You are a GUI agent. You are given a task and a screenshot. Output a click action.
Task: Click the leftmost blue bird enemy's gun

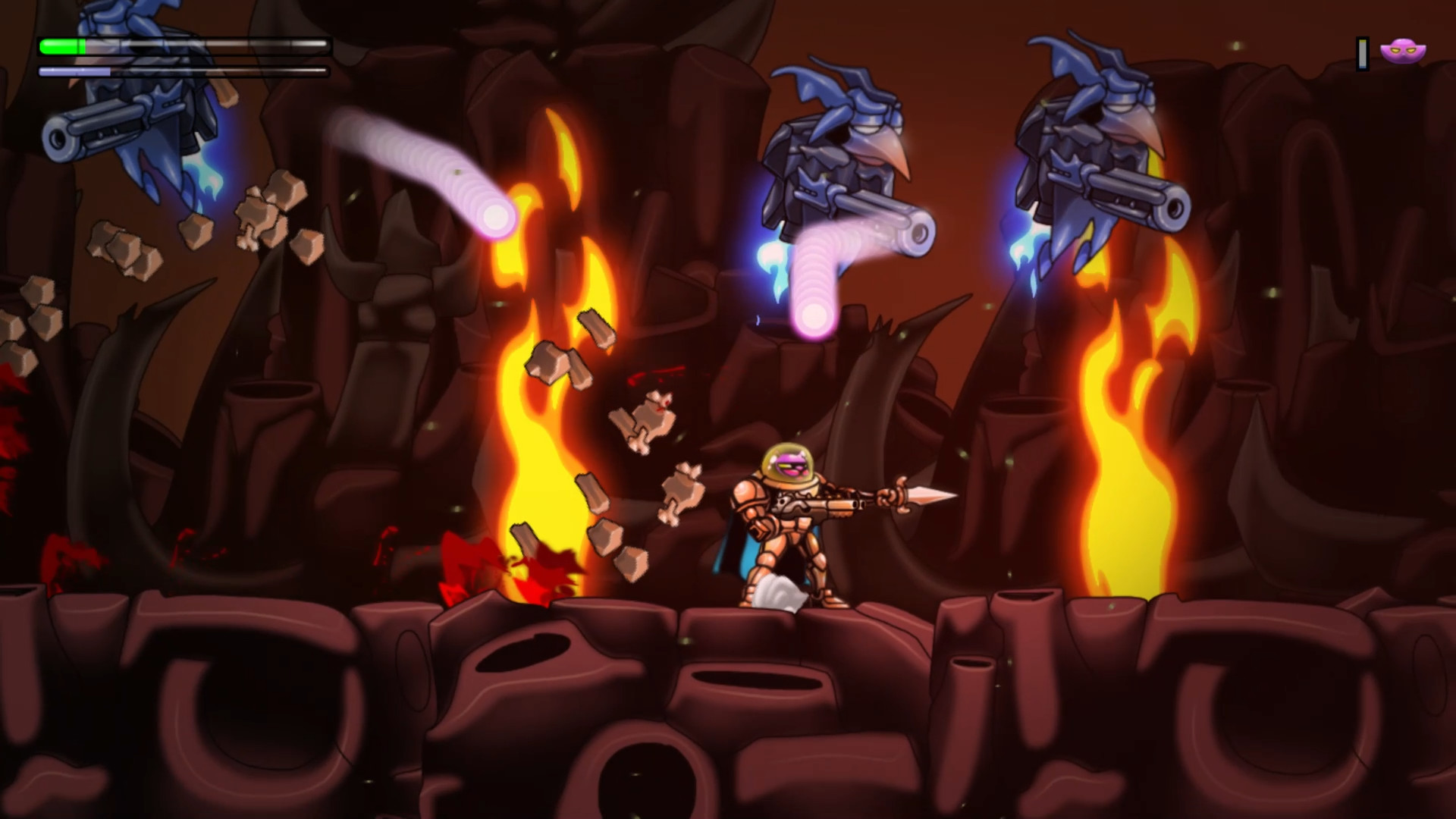pos(106,125)
